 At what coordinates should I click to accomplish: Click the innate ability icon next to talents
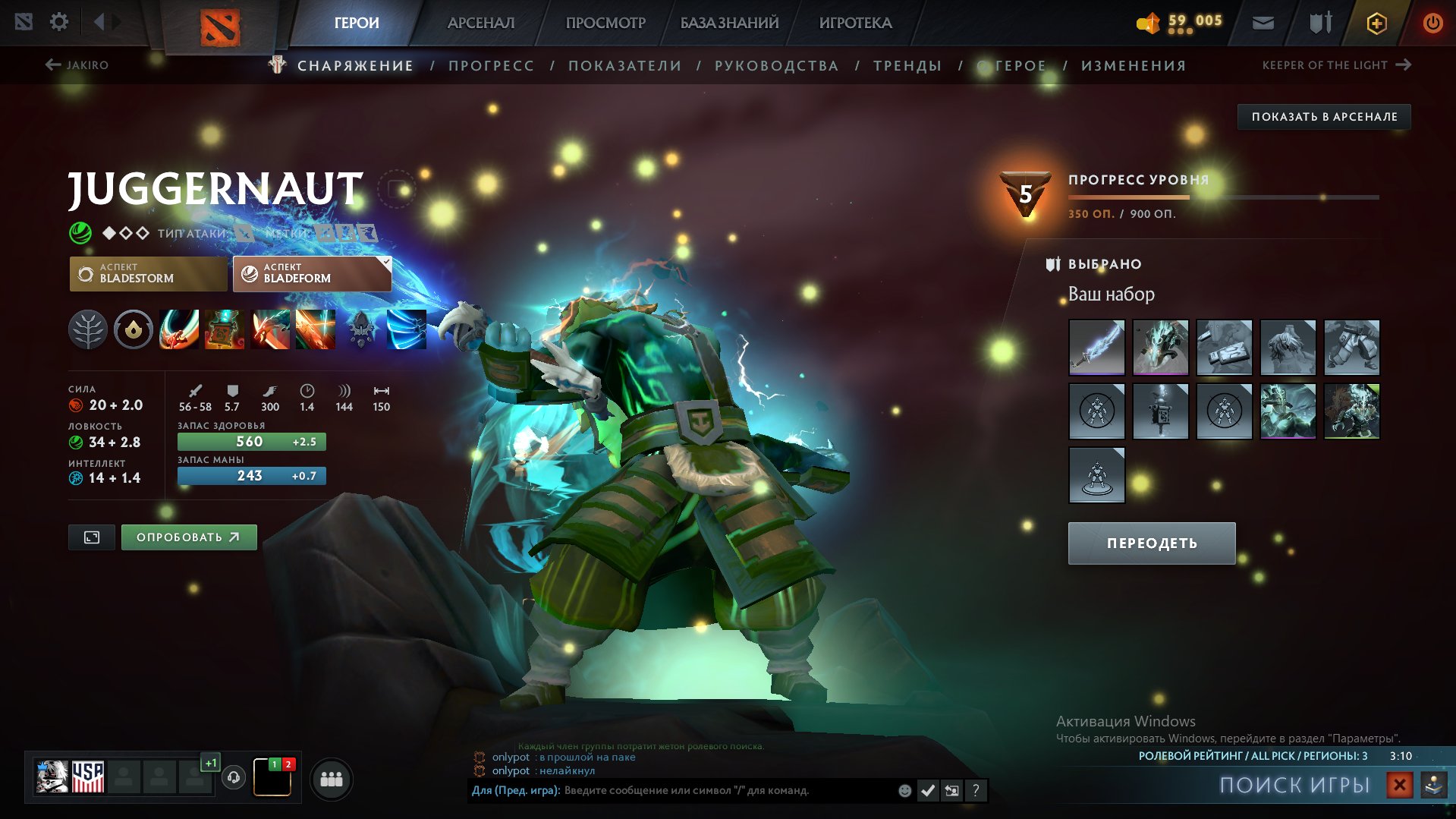[x=133, y=330]
